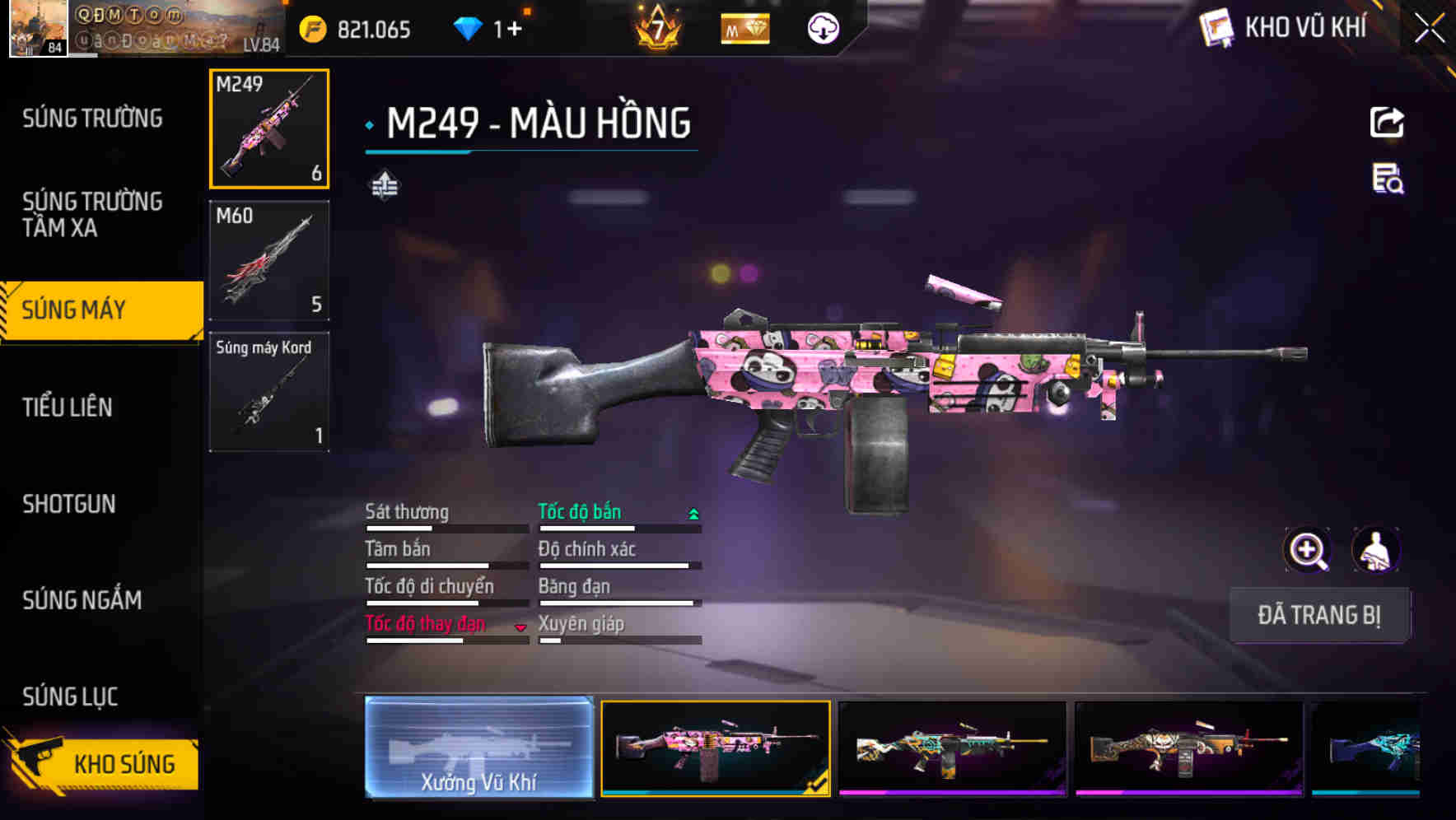The width and height of the screenshot is (1456, 820).
Task: Switch to the SHOTGUN category tab
Action: click(70, 504)
